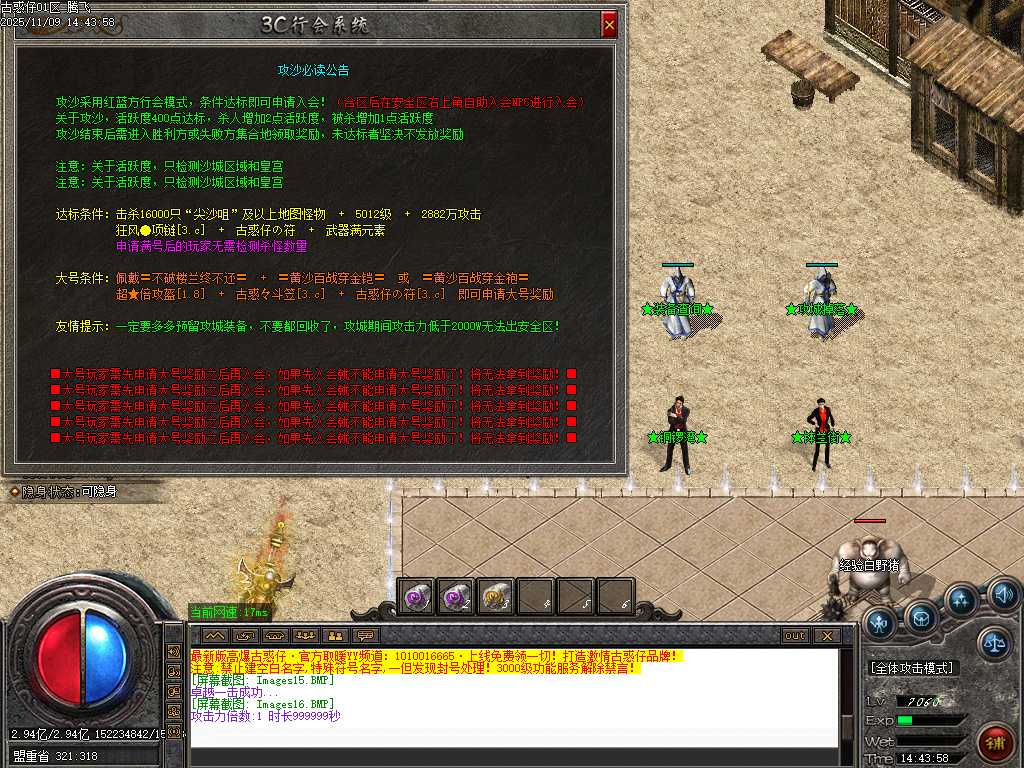Open the skills button with sparkle stars
The image size is (1024, 768).
[962, 600]
